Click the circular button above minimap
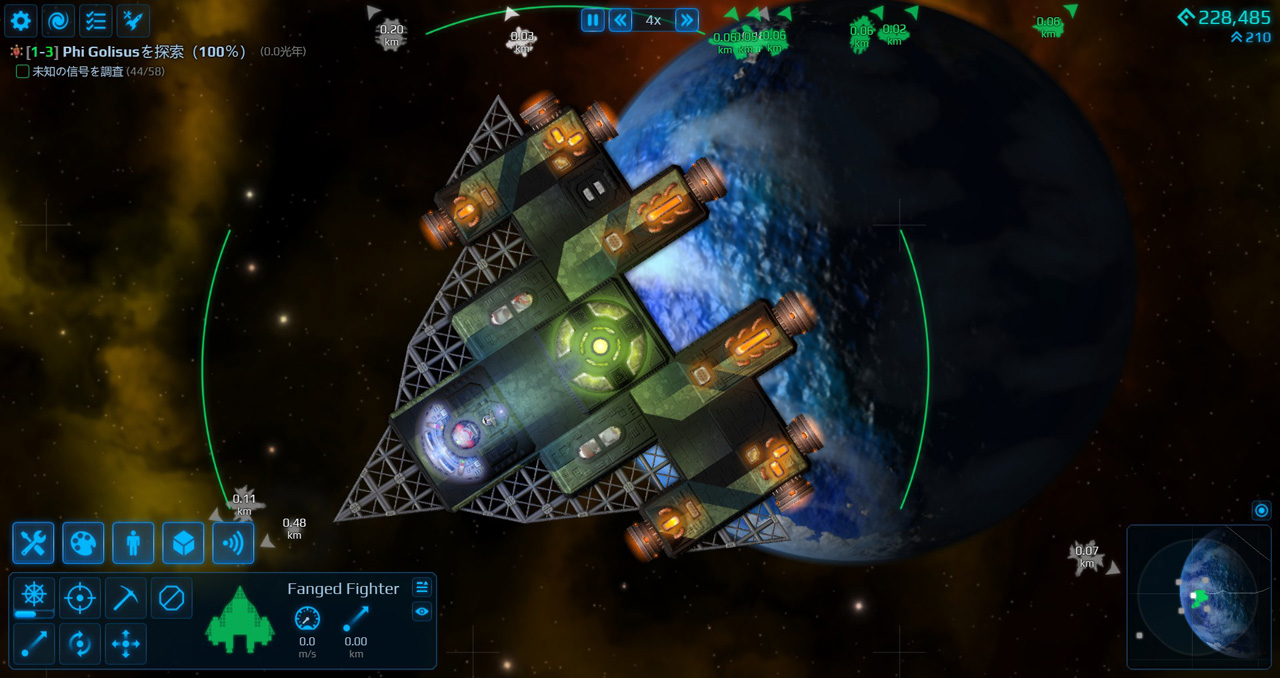The height and width of the screenshot is (678, 1280). click(1261, 511)
